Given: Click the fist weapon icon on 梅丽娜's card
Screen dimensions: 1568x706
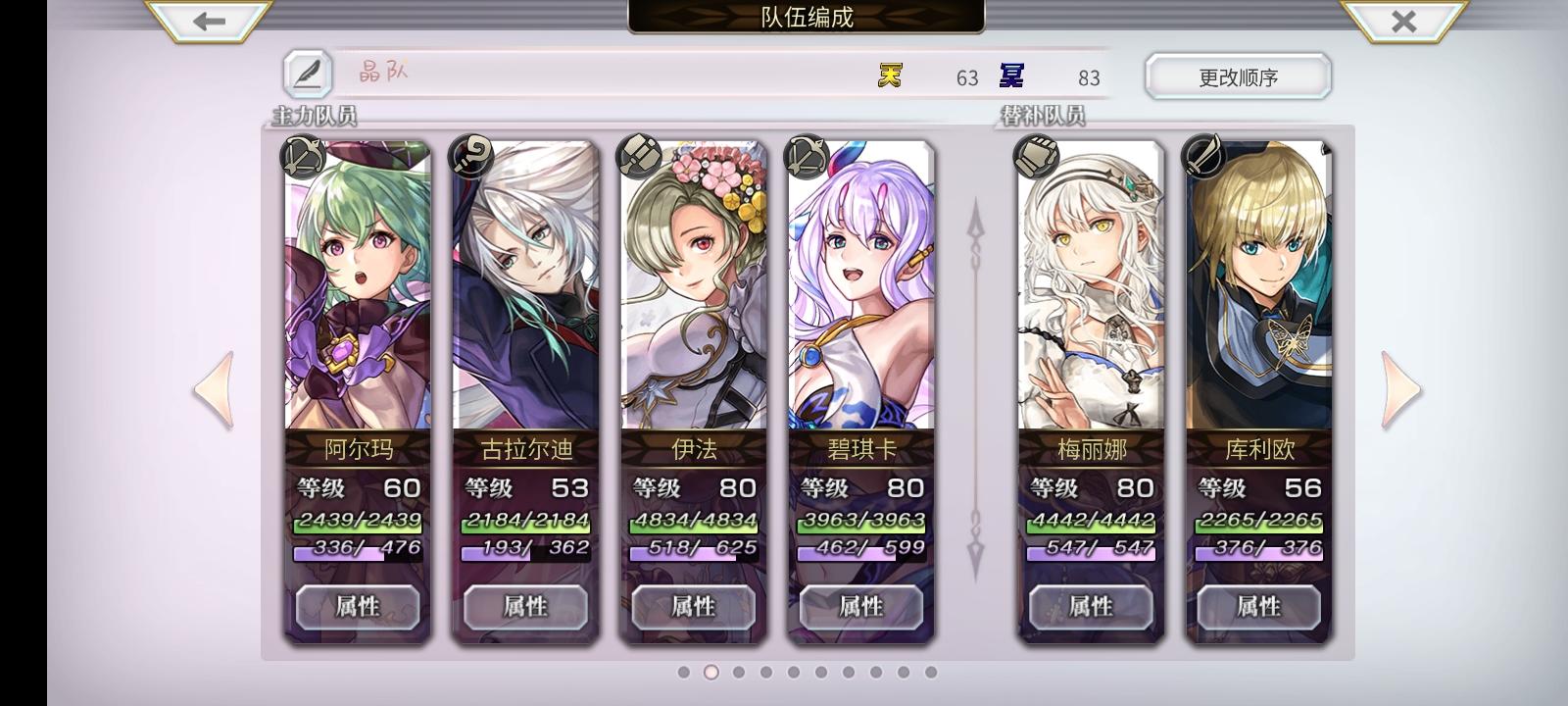Looking at the screenshot, I should (1038, 157).
